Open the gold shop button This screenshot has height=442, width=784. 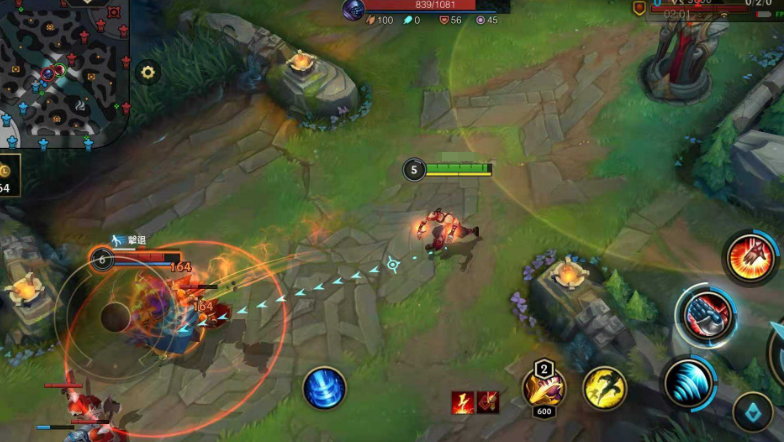[x=8, y=178]
